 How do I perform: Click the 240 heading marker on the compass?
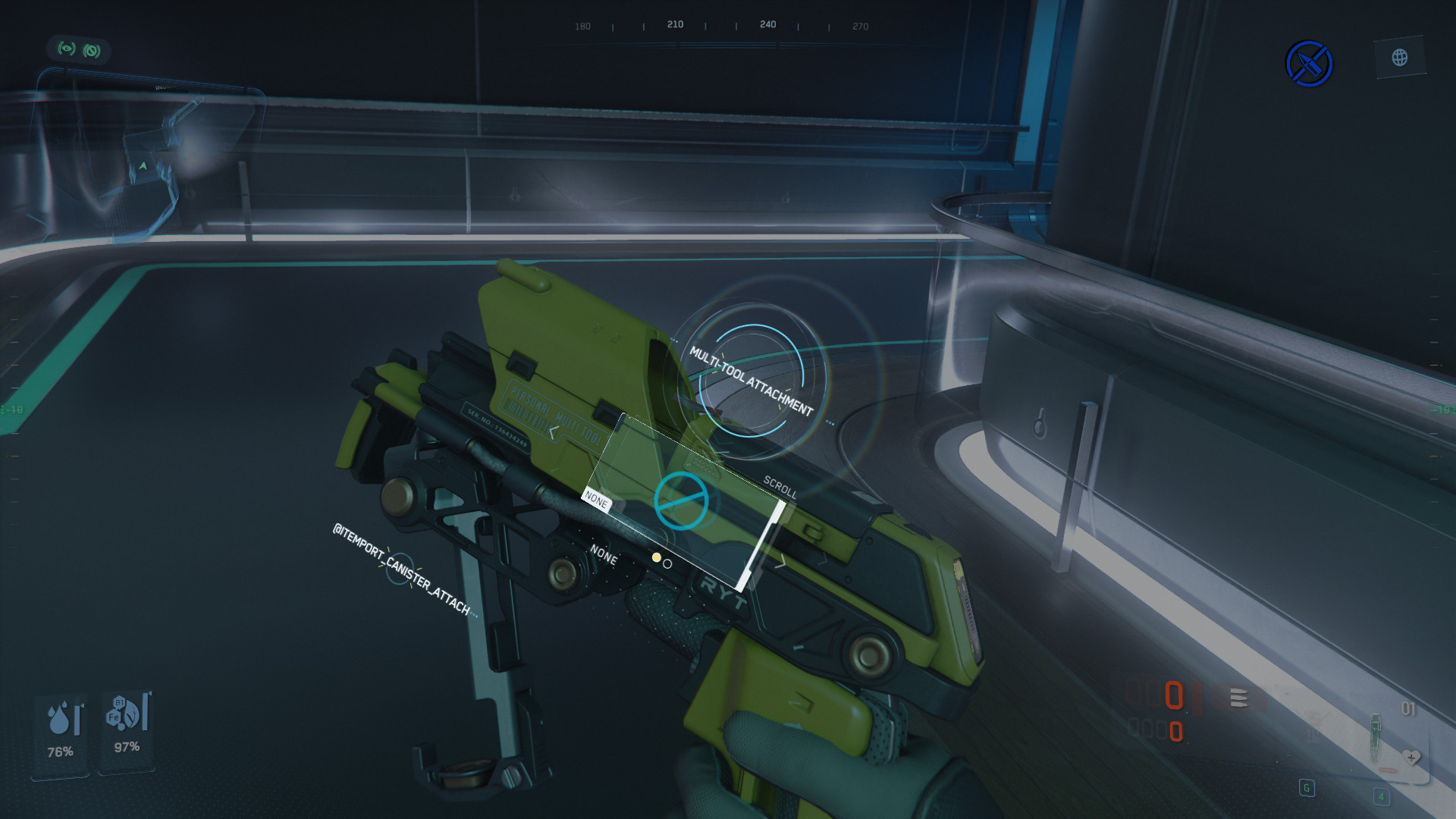[x=767, y=25]
